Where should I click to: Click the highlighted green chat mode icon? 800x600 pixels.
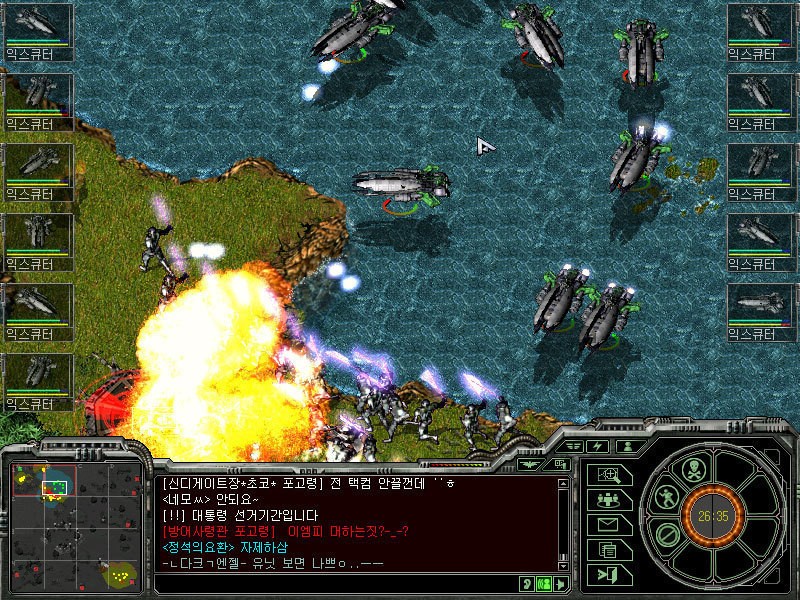point(544,584)
